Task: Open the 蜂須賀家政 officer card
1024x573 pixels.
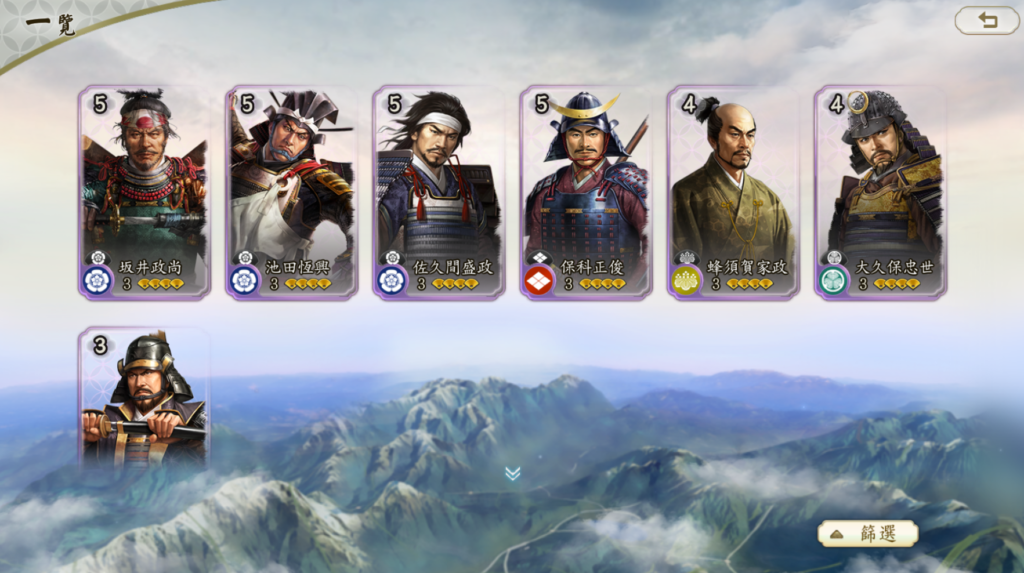Action: pyautogui.click(x=733, y=191)
